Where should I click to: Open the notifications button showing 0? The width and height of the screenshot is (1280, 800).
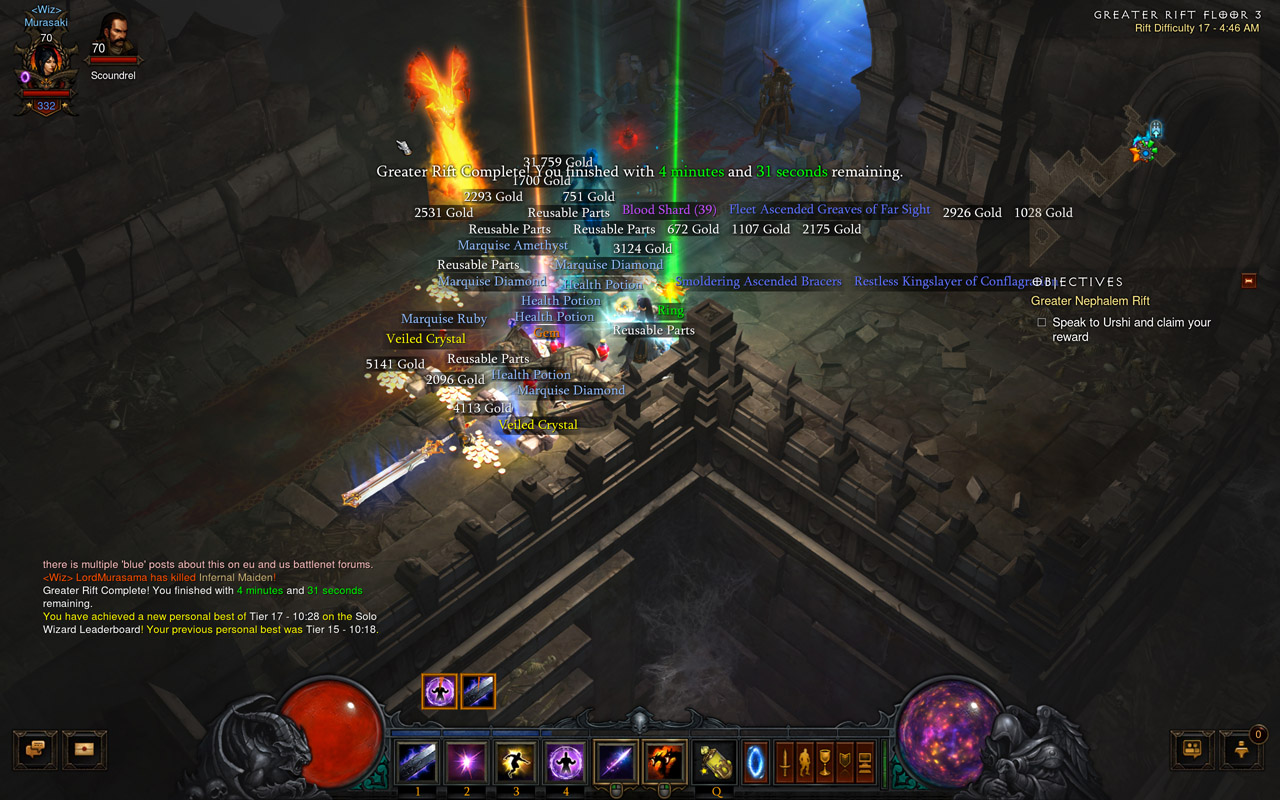[x=1243, y=748]
